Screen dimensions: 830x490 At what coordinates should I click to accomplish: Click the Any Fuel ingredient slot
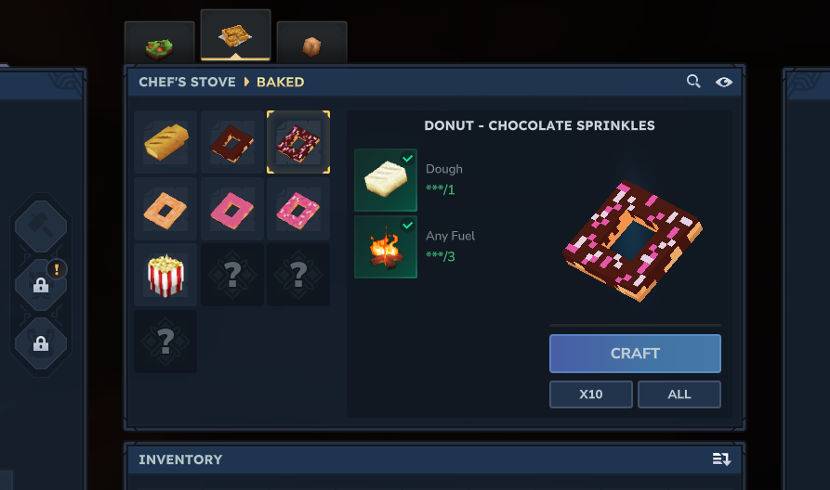pyautogui.click(x=385, y=247)
